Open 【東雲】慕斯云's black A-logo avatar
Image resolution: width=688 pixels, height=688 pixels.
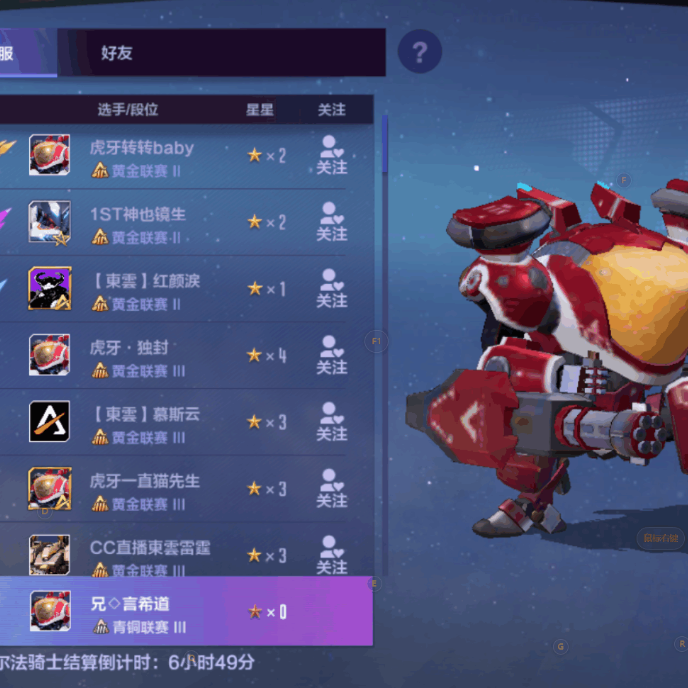pyautogui.click(x=49, y=422)
